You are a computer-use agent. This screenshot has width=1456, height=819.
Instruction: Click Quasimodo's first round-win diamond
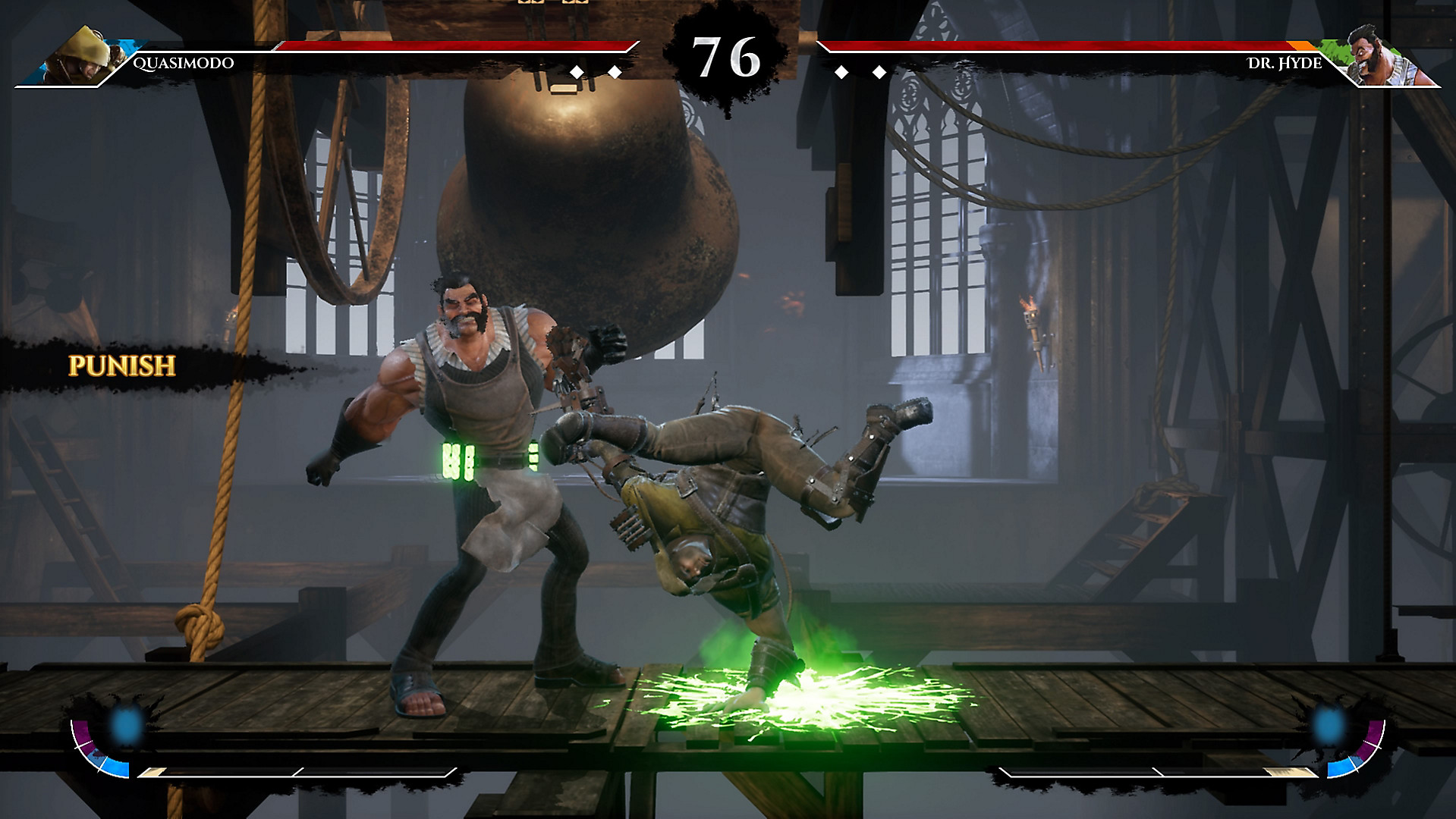coord(577,71)
